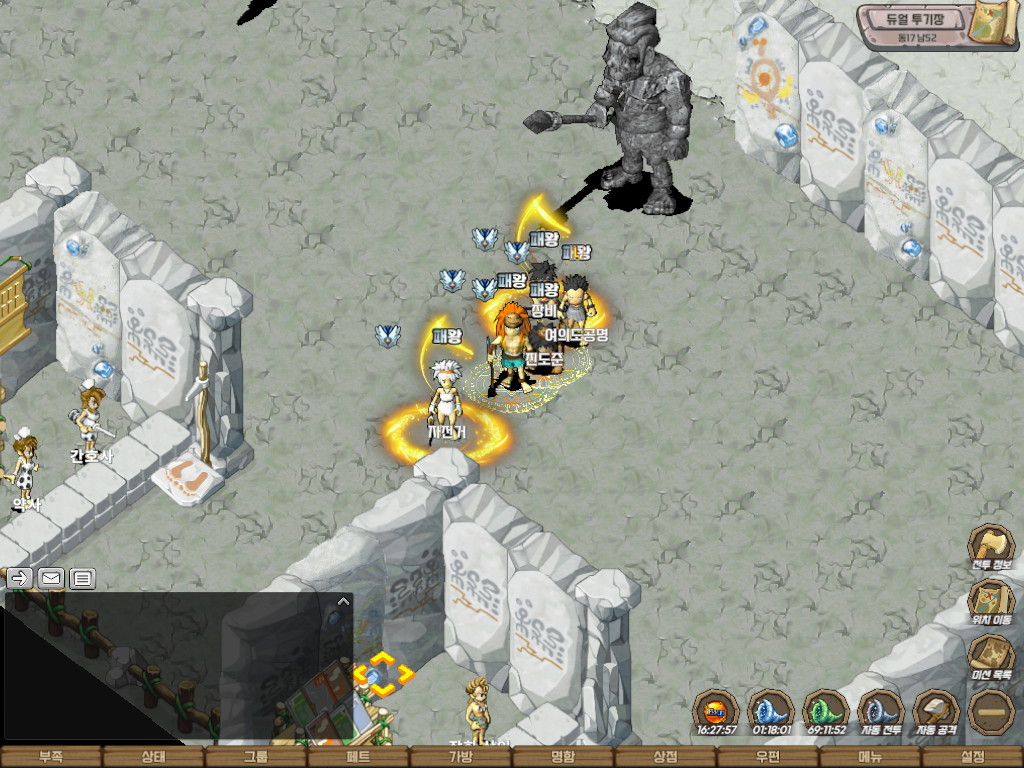Open the 우편 (mail) menu

click(x=768, y=757)
